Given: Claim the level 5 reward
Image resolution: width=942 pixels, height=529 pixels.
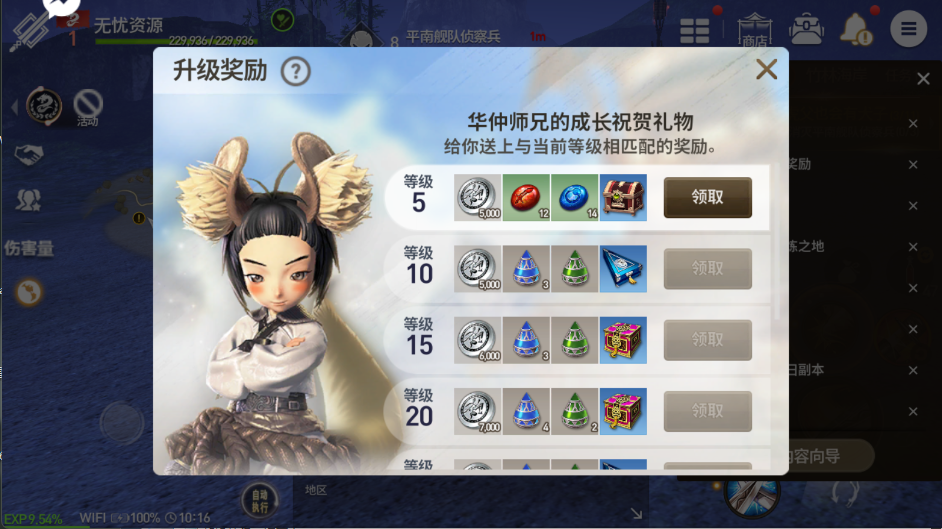Looking at the screenshot, I should [x=707, y=198].
